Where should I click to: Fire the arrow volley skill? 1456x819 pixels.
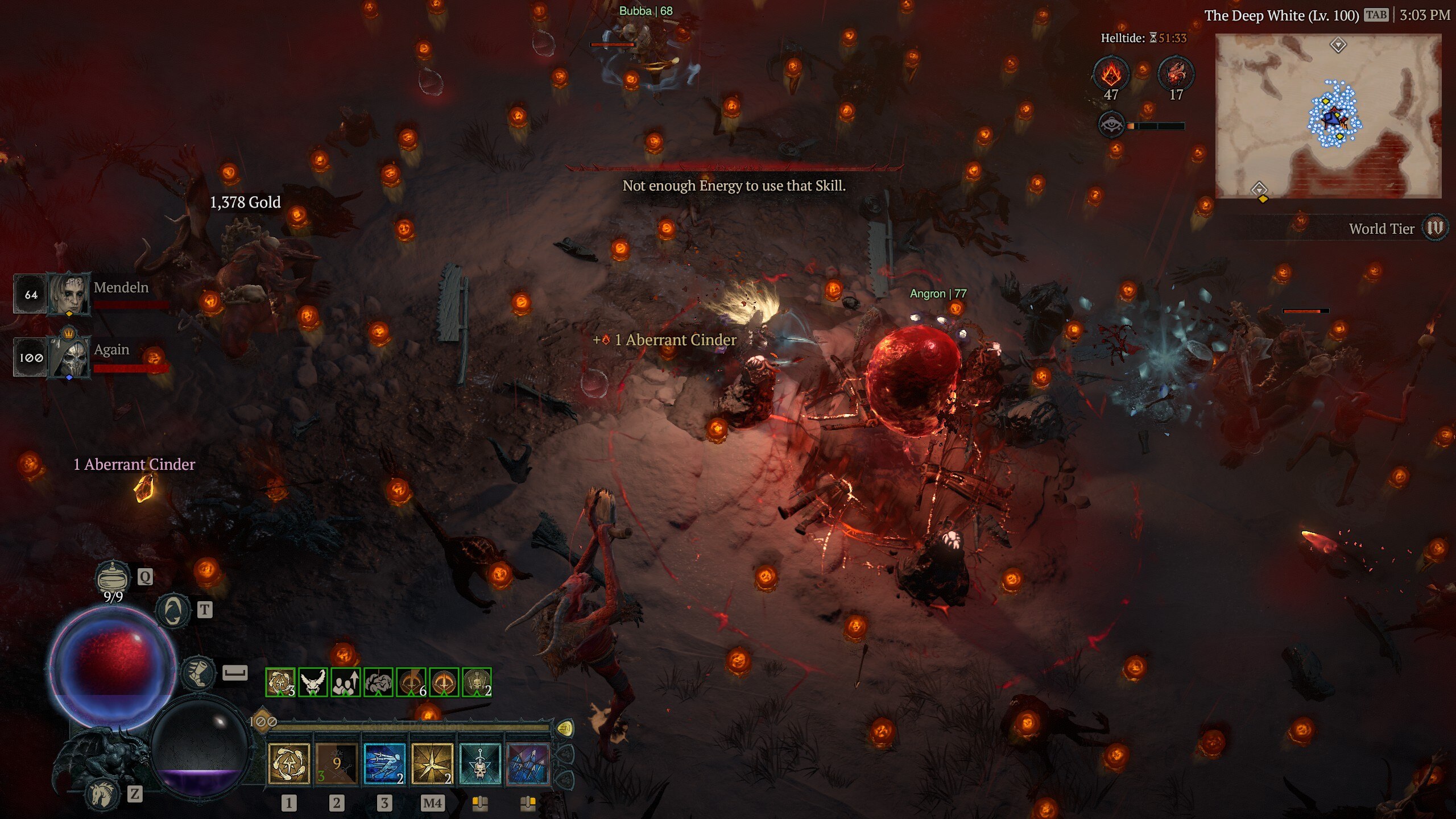528,764
